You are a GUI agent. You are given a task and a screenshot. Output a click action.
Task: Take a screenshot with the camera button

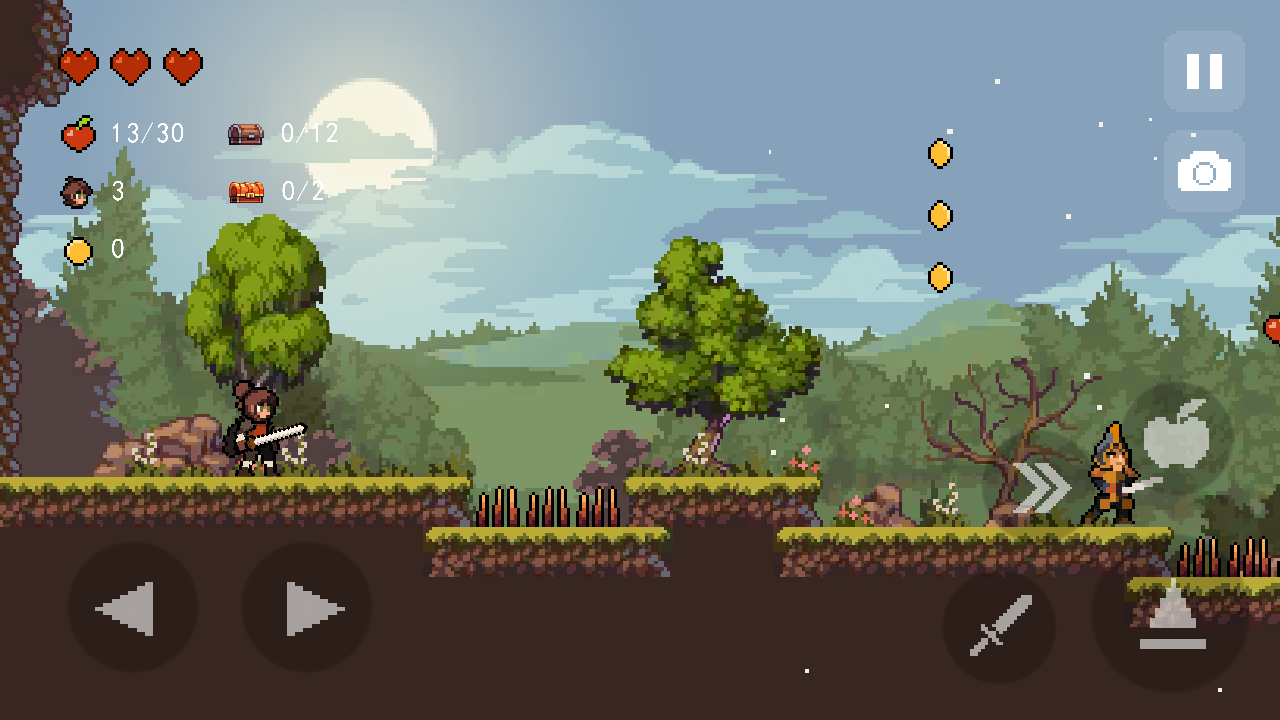pyautogui.click(x=1204, y=172)
